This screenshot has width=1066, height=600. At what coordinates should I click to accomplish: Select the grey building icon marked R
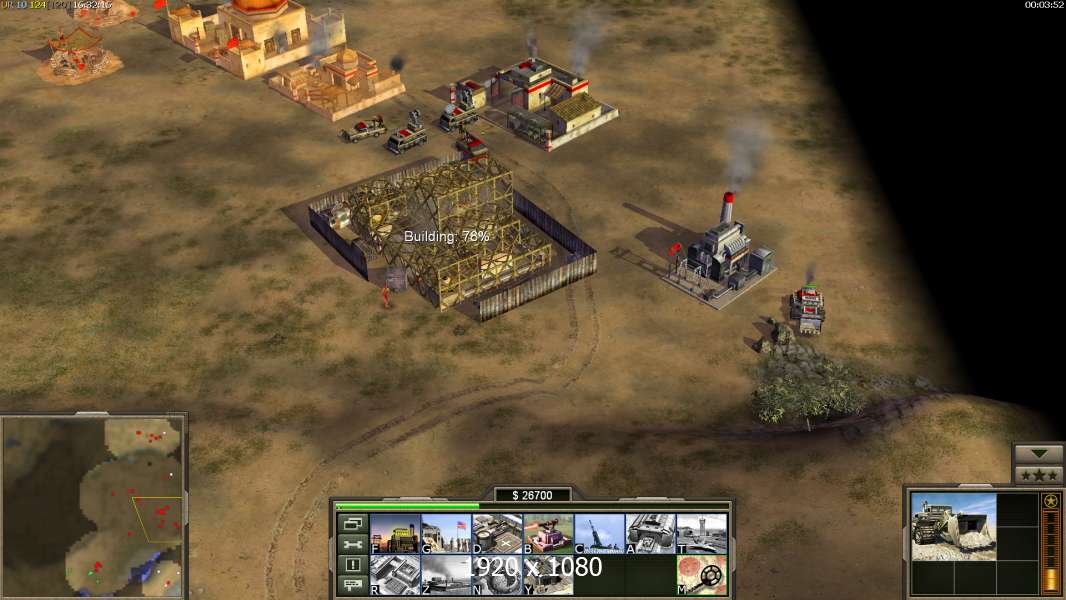395,575
